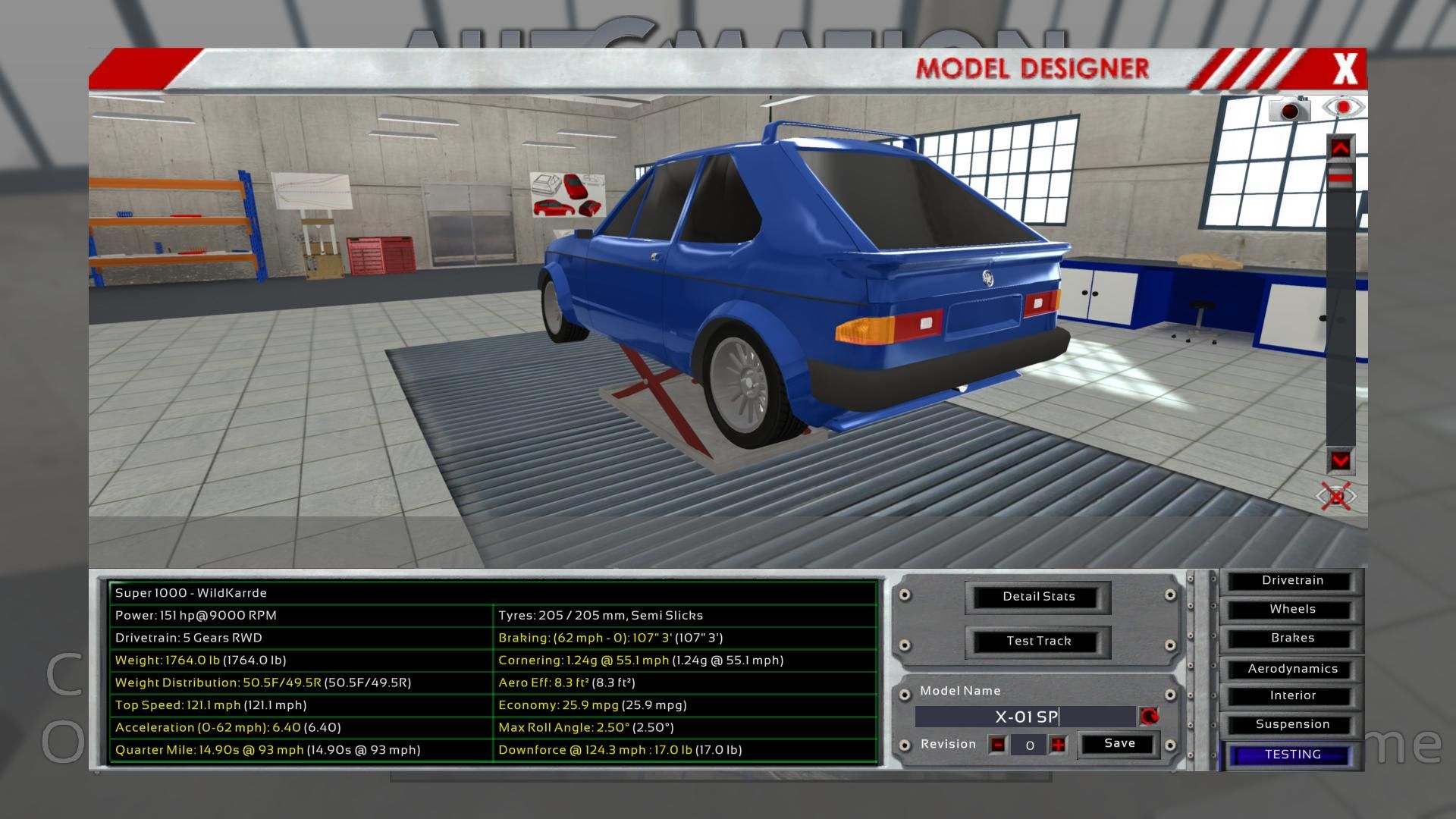The image size is (1456, 819).
Task: Switch to the Drivetrain tab
Action: (1291, 581)
